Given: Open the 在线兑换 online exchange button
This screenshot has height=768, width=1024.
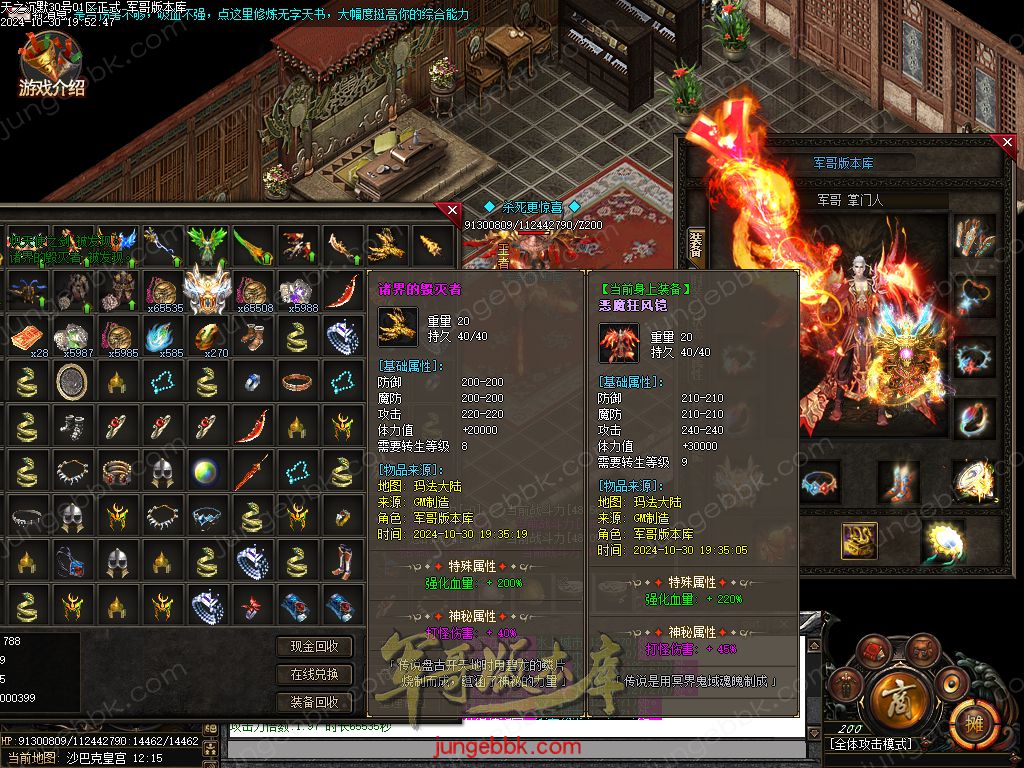Looking at the screenshot, I should 314,674.
